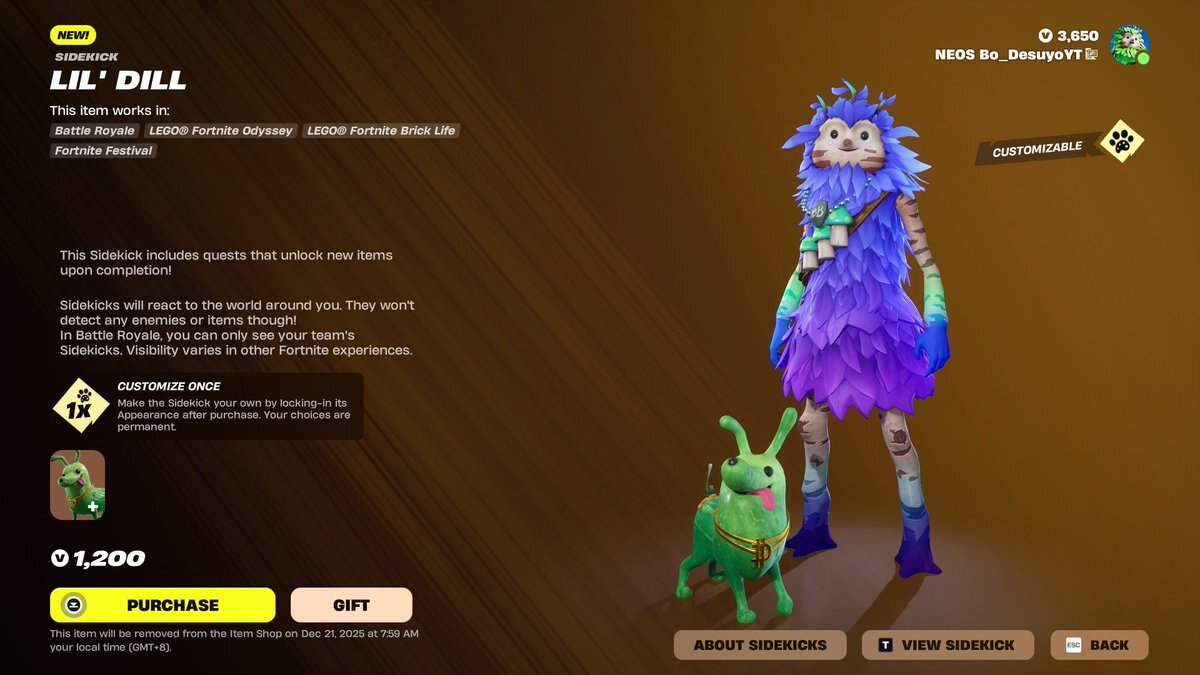The height and width of the screenshot is (675, 1200).
Task: Gift this sidekick to a friend
Action: (x=351, y=605)
